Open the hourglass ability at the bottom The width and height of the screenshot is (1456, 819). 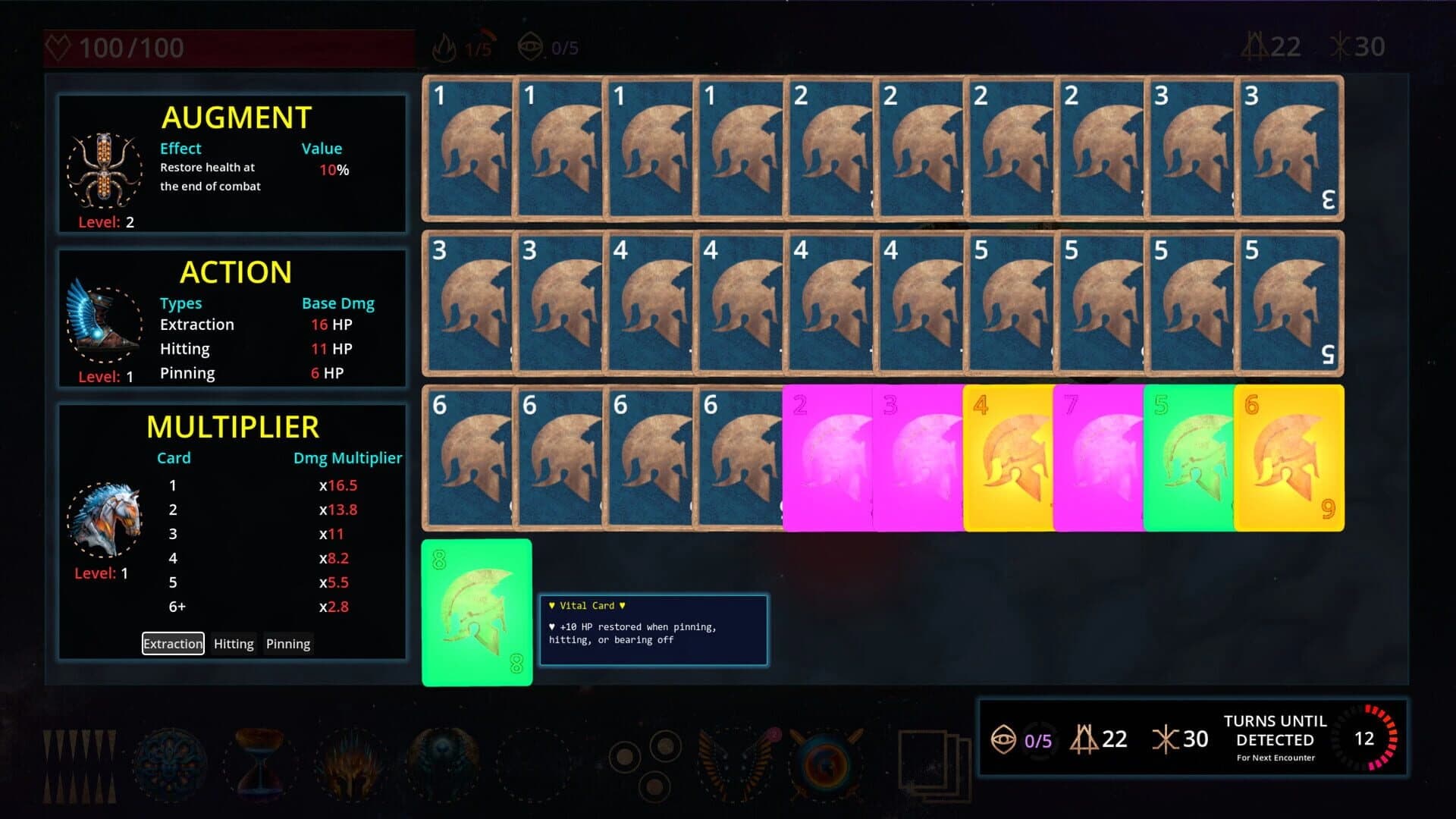[260, 761]
